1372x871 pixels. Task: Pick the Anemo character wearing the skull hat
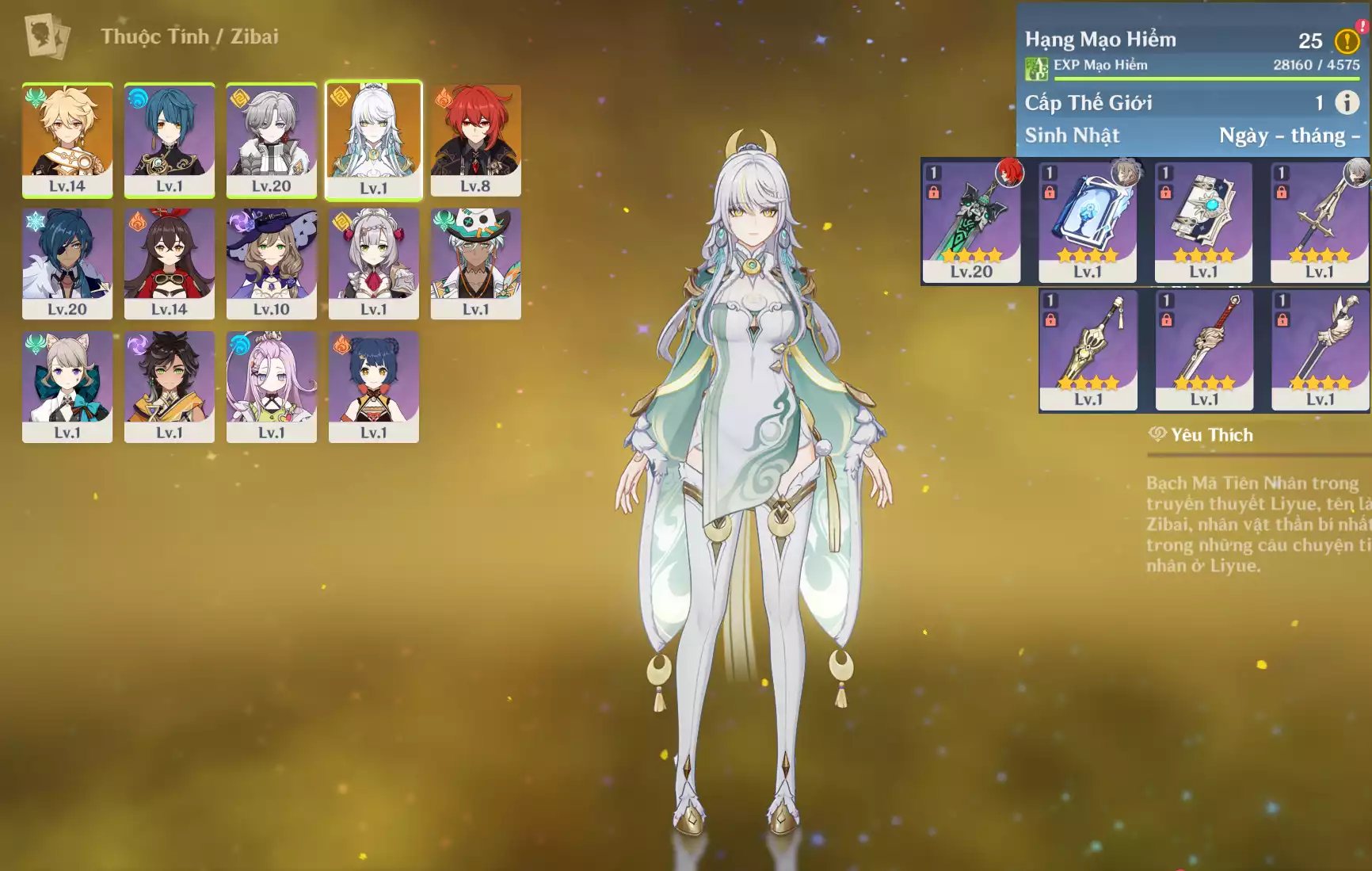[475, 262]
